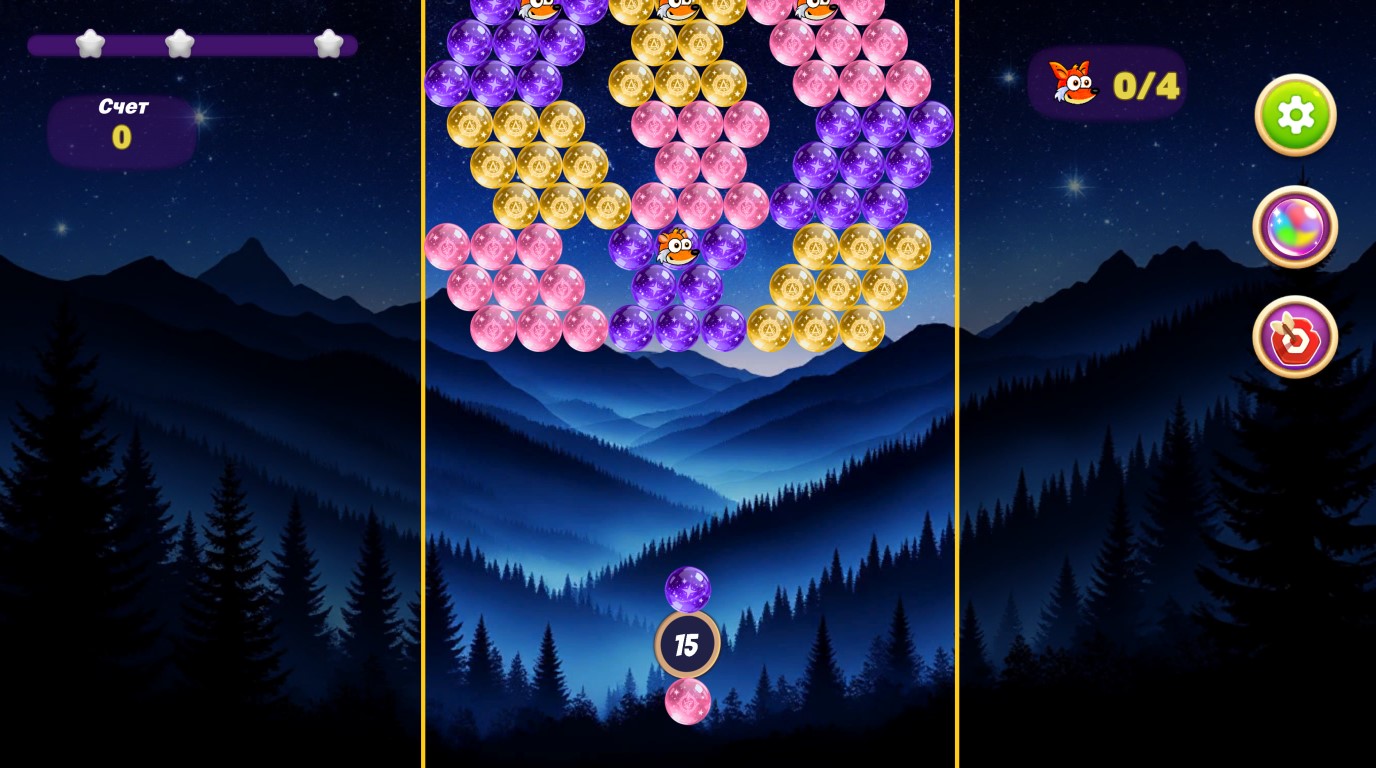Click the purple progress bar track

coord(250,44)
